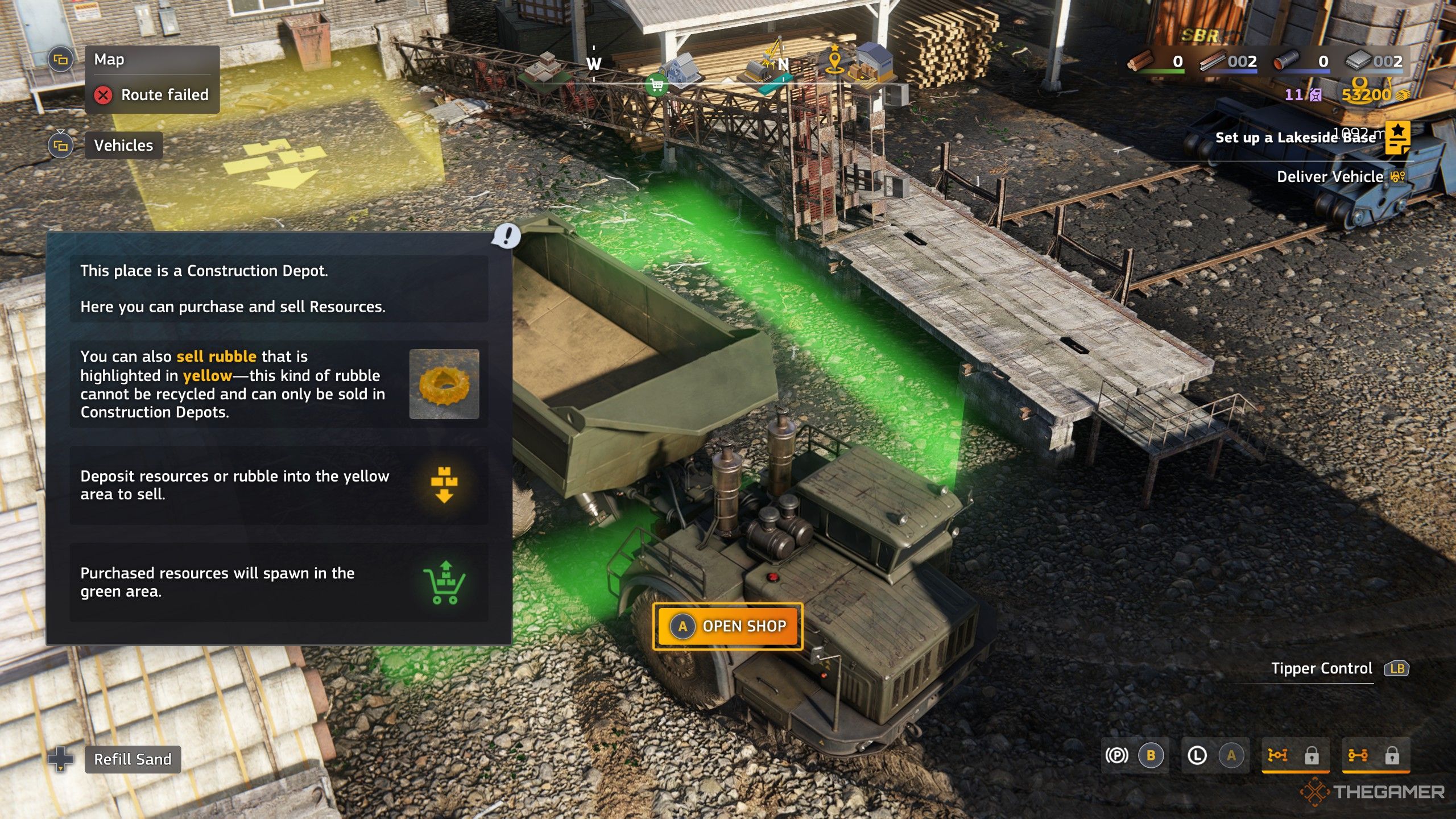
Task: Choose the Refill Sand action
Action: tap(133, 759)
